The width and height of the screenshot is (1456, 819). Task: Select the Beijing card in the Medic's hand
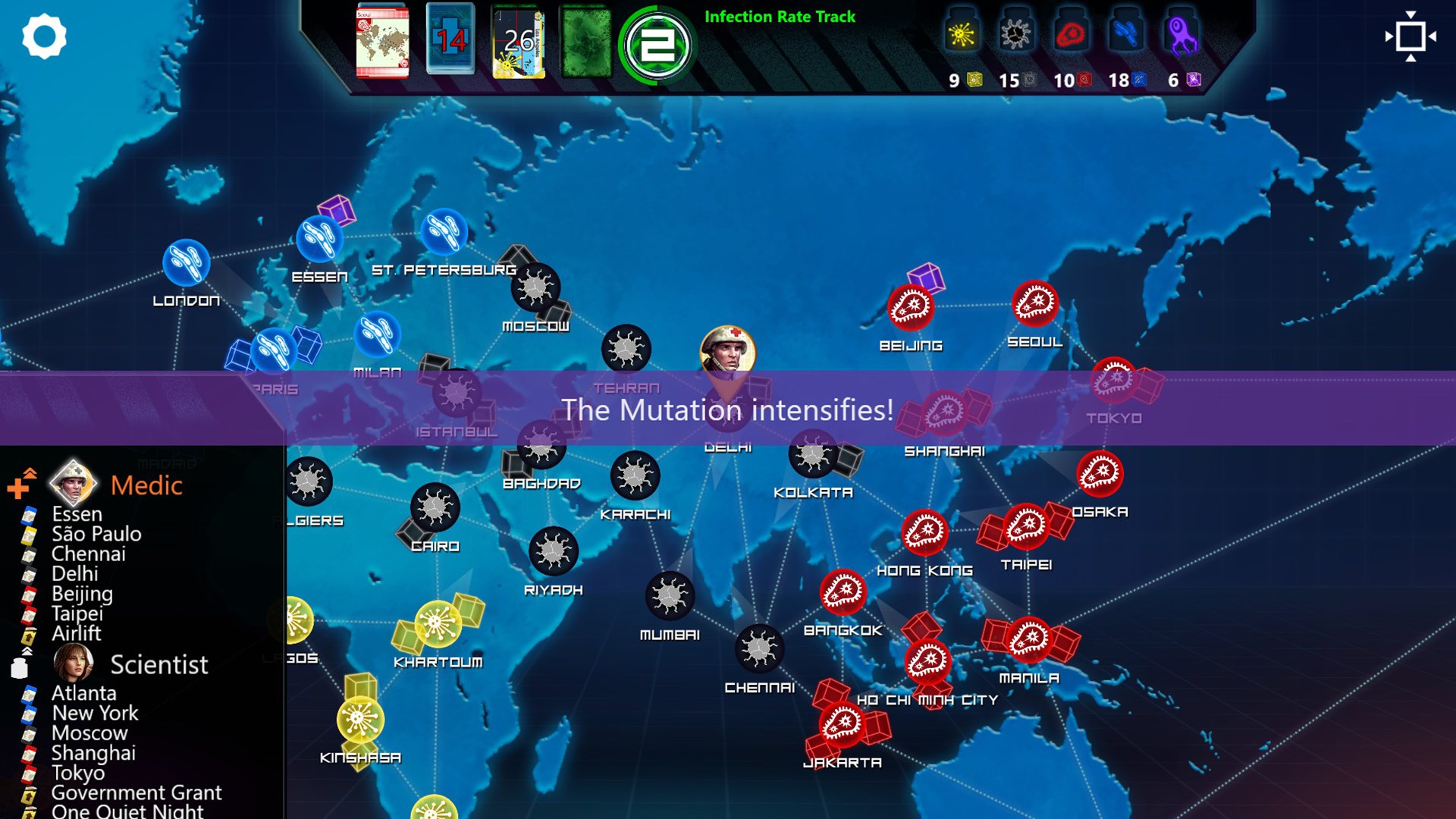click(x=80, y=594)
